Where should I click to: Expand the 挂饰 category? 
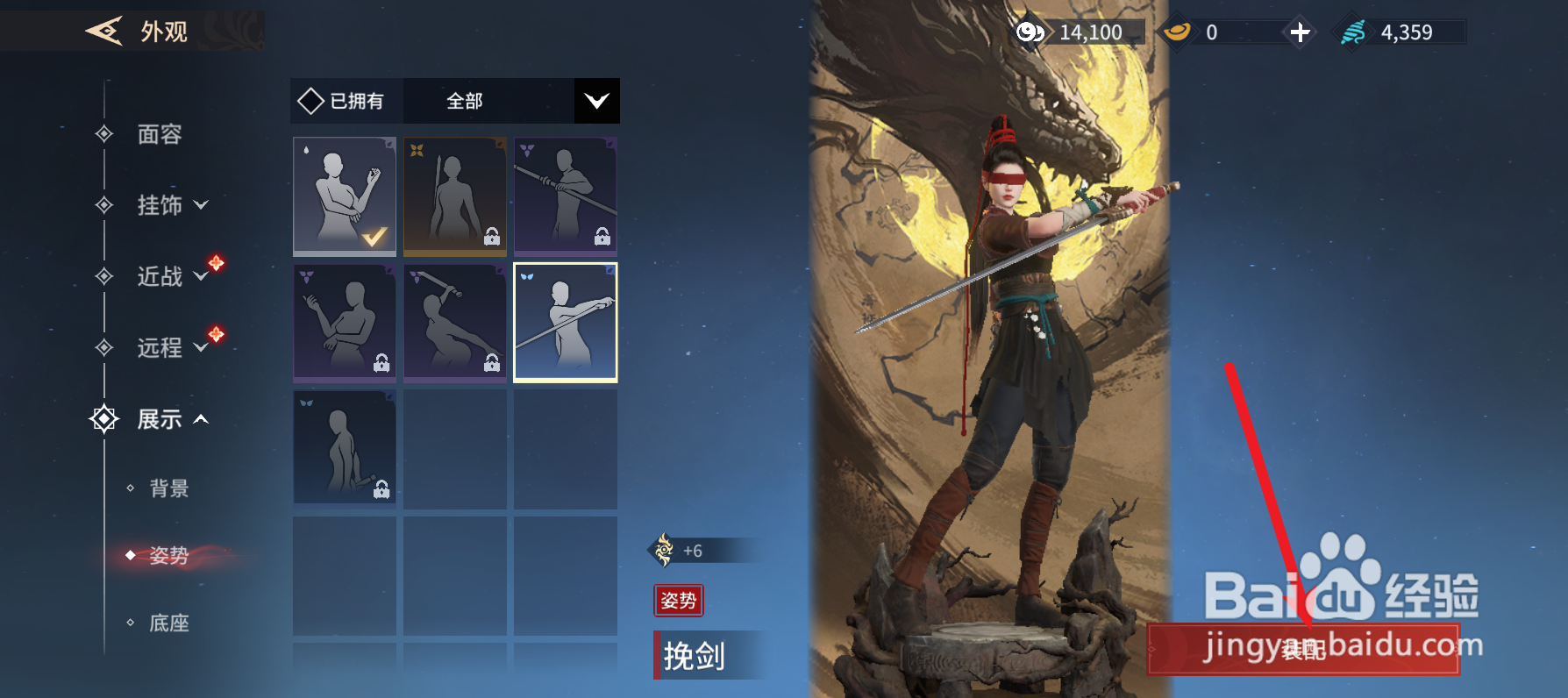tap(172, 205)
